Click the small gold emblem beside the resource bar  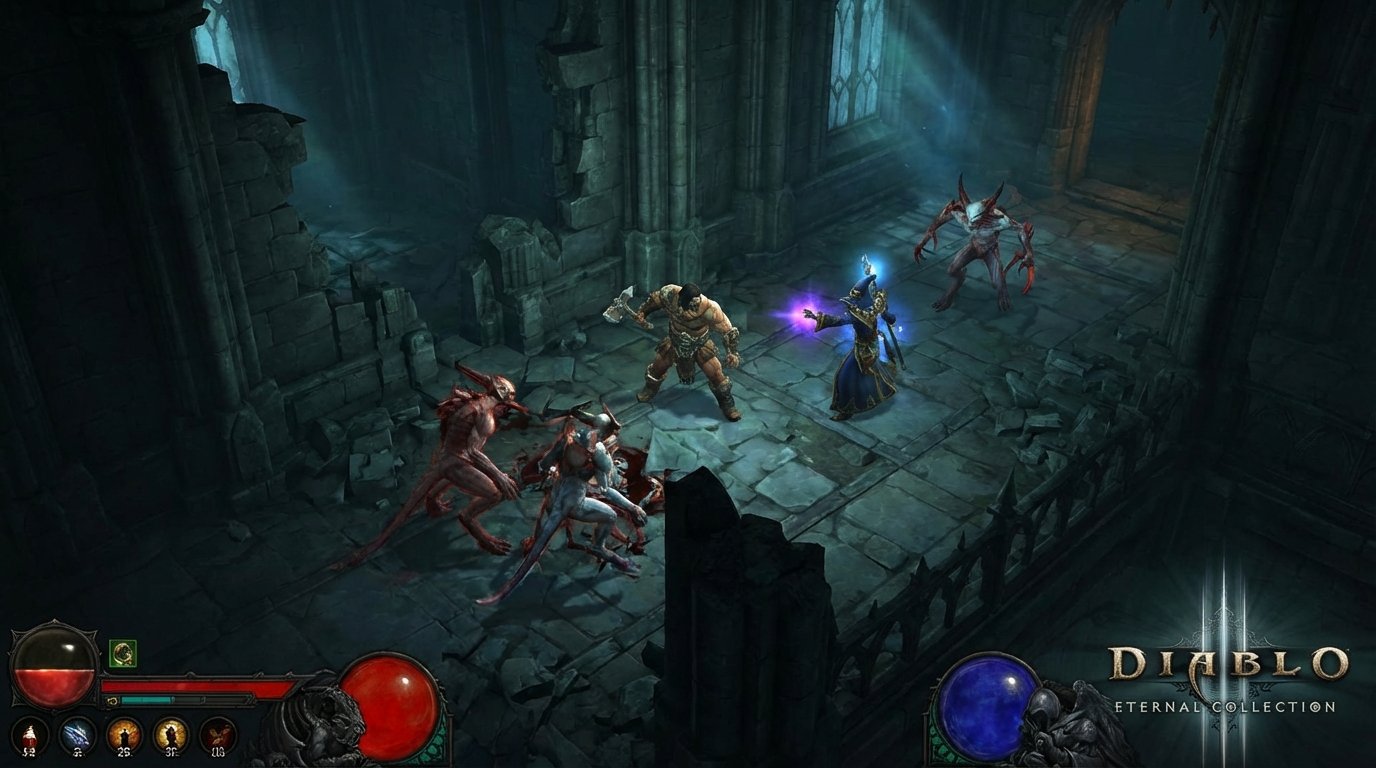click(x=112, y=699)
